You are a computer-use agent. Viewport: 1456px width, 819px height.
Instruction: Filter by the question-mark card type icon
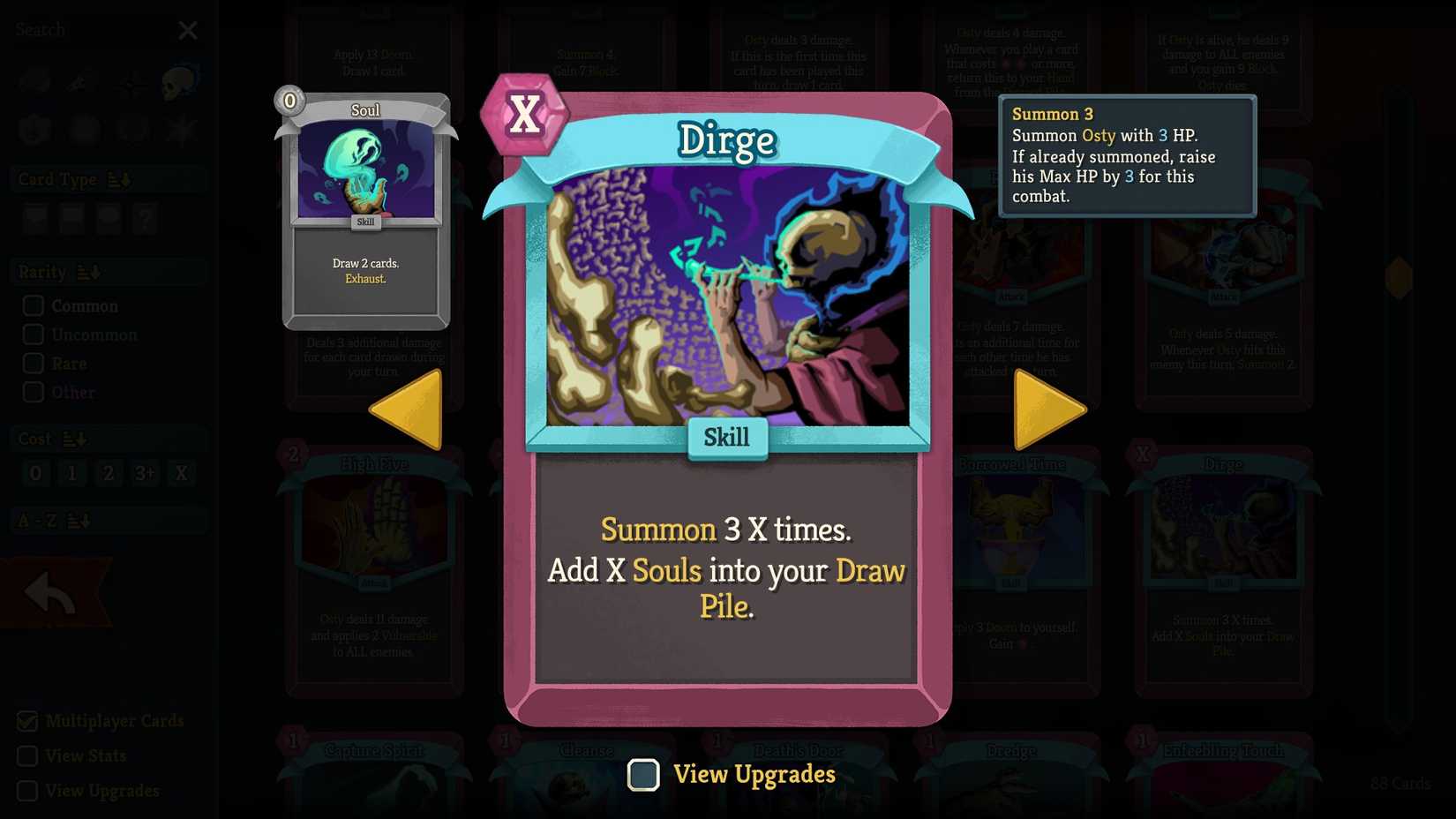click(x=144, y=218)
